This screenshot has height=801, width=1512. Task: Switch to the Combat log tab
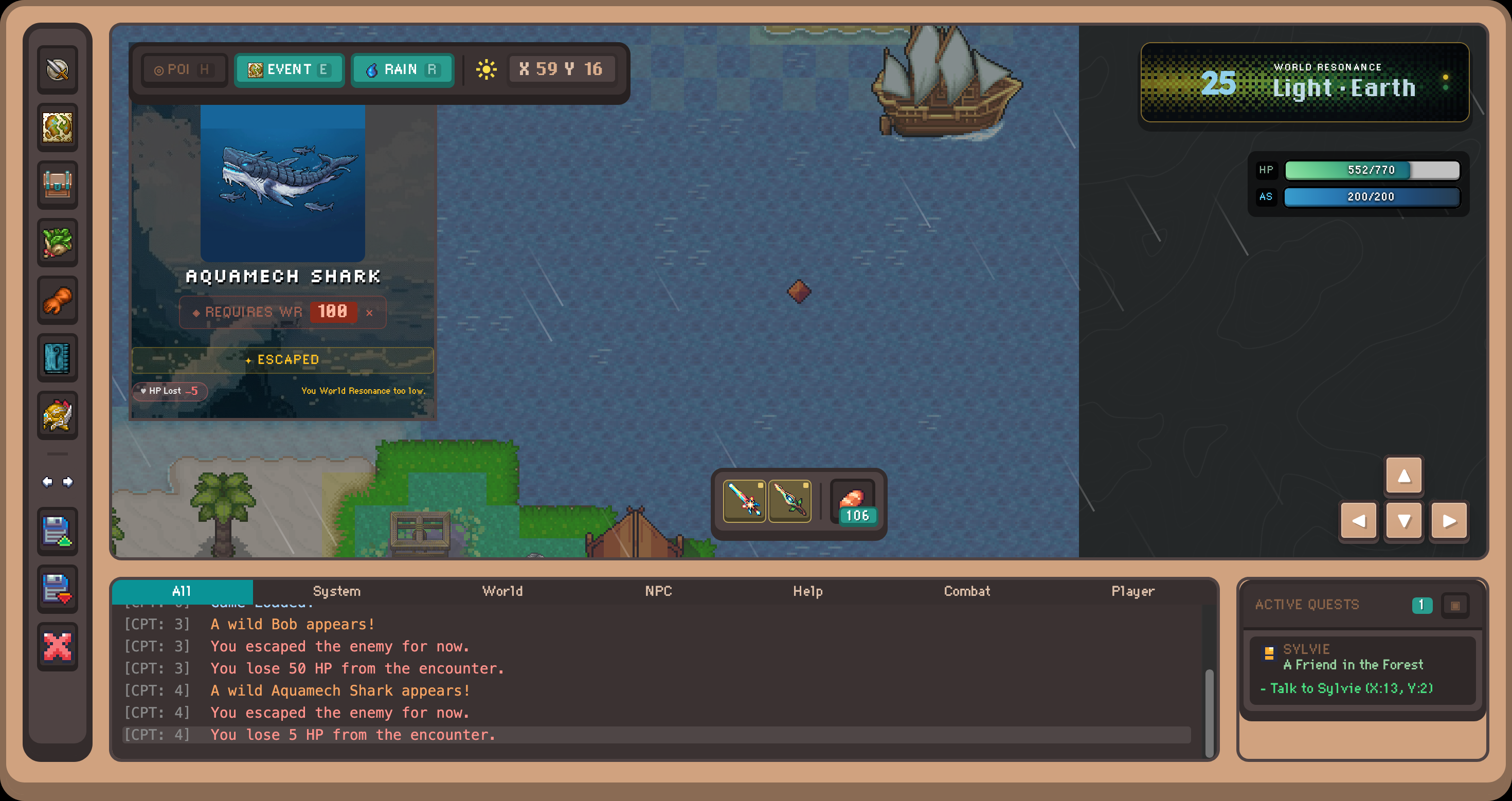(x=967, y=592)
